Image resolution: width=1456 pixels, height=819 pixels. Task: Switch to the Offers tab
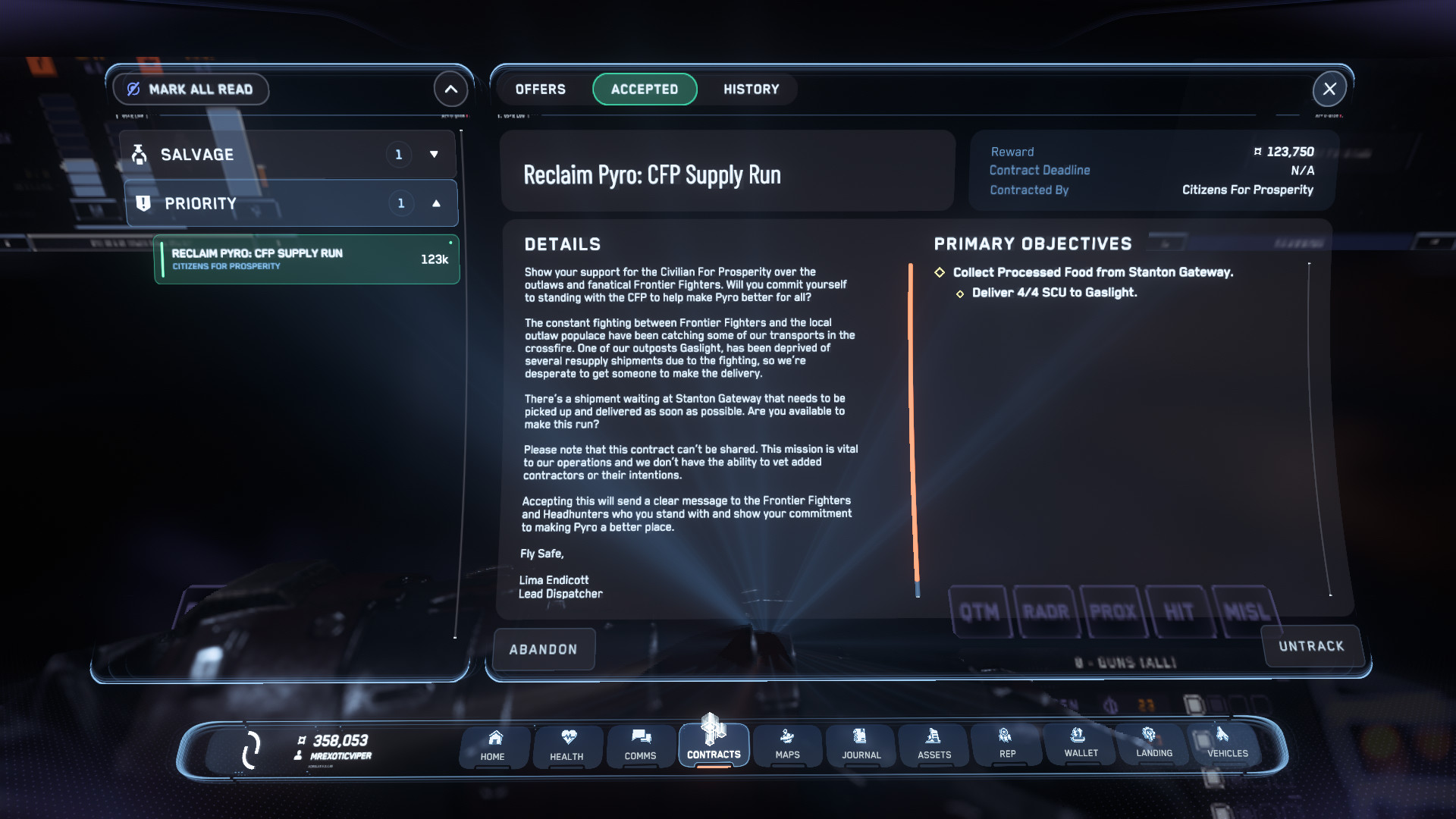click(x=540, y=89)
